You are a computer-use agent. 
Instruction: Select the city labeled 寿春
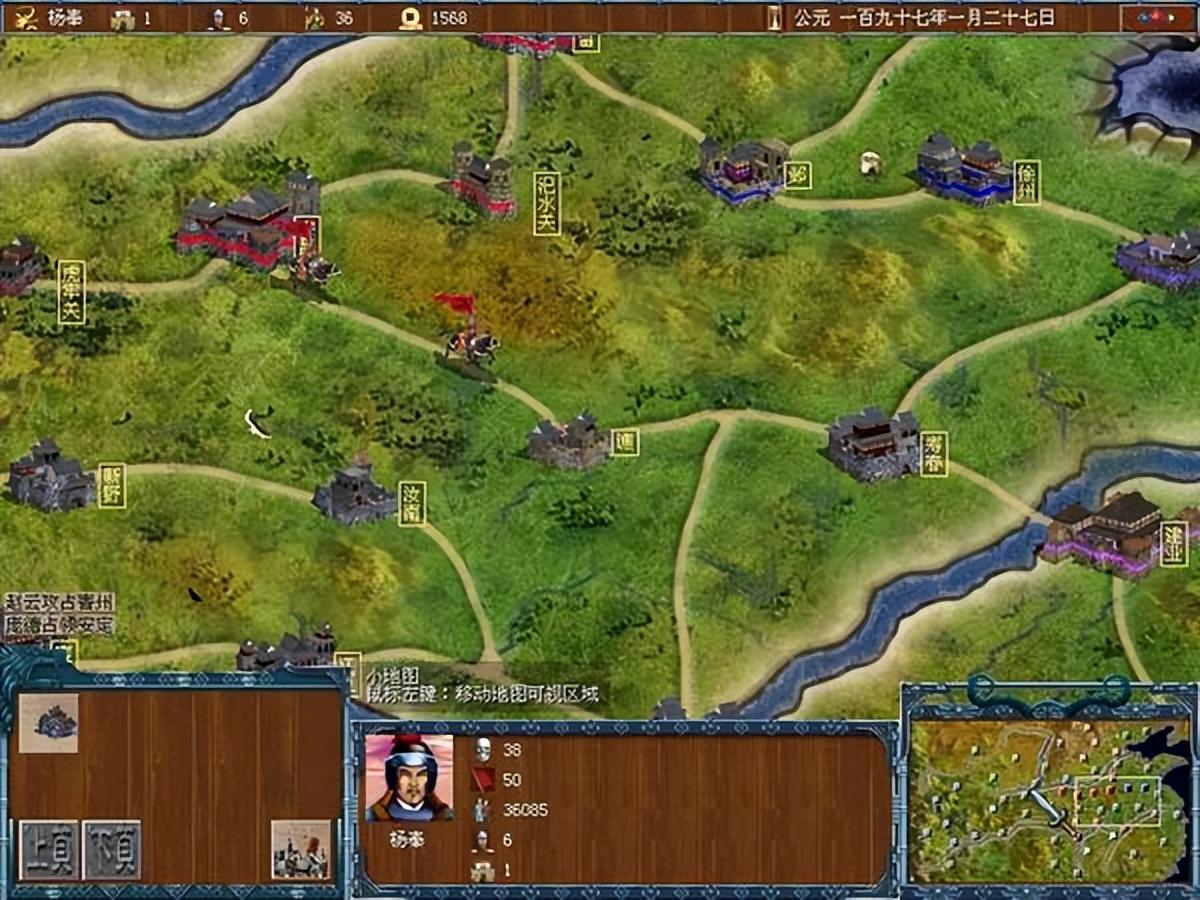(x=873, y=445)
